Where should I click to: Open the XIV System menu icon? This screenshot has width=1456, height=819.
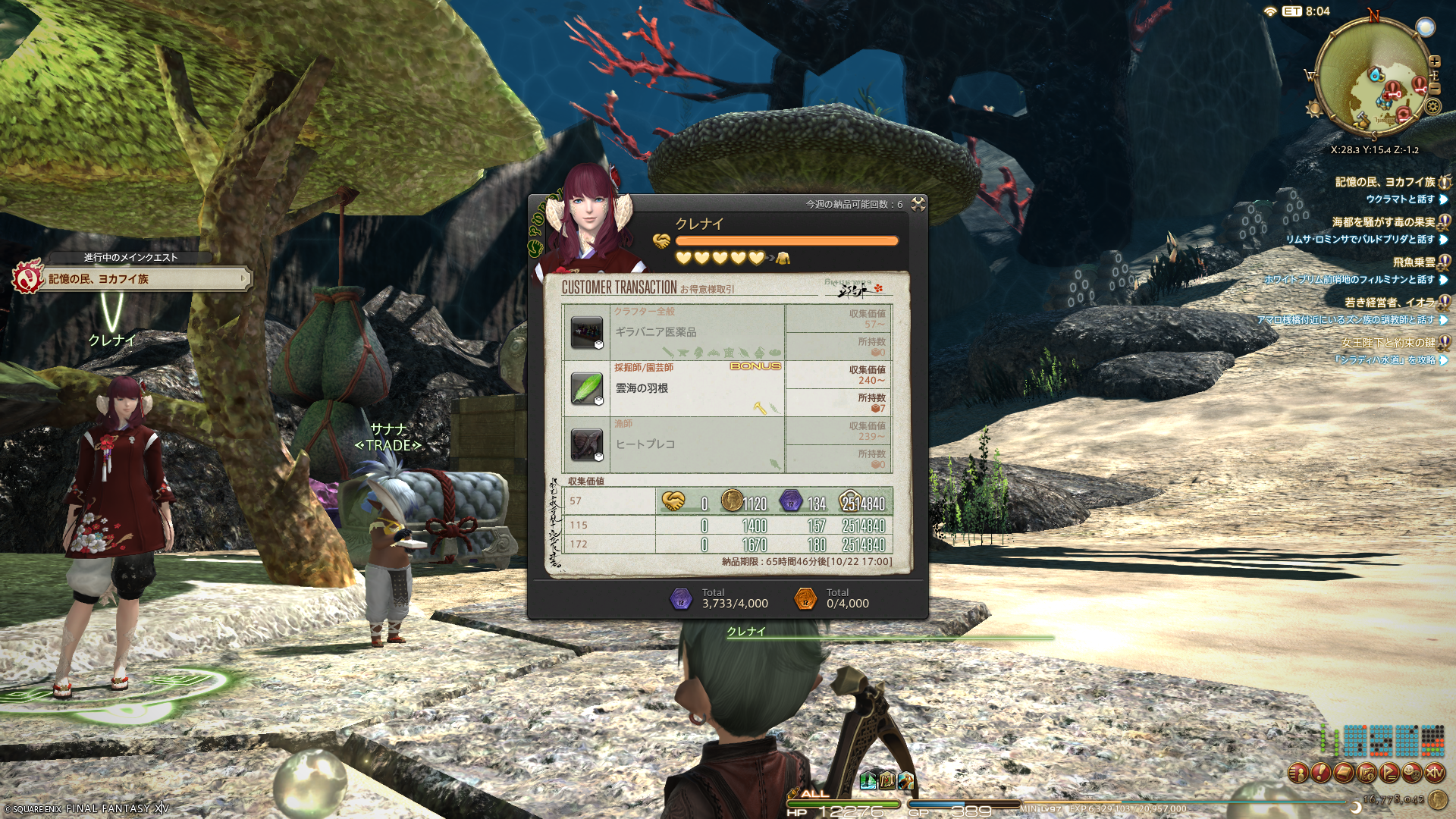click(x=1435, y=773)
